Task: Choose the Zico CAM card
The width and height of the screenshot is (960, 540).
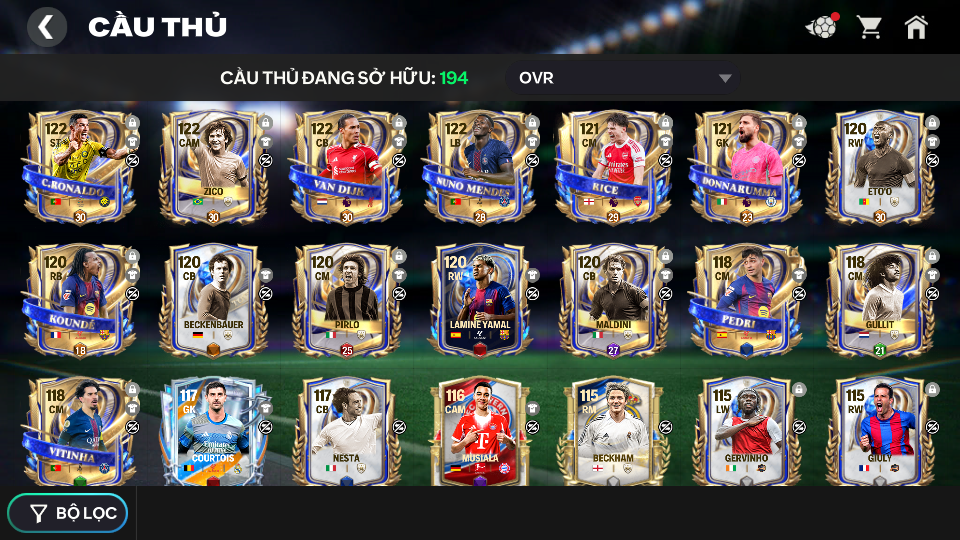Action: [x=212, y=167]
